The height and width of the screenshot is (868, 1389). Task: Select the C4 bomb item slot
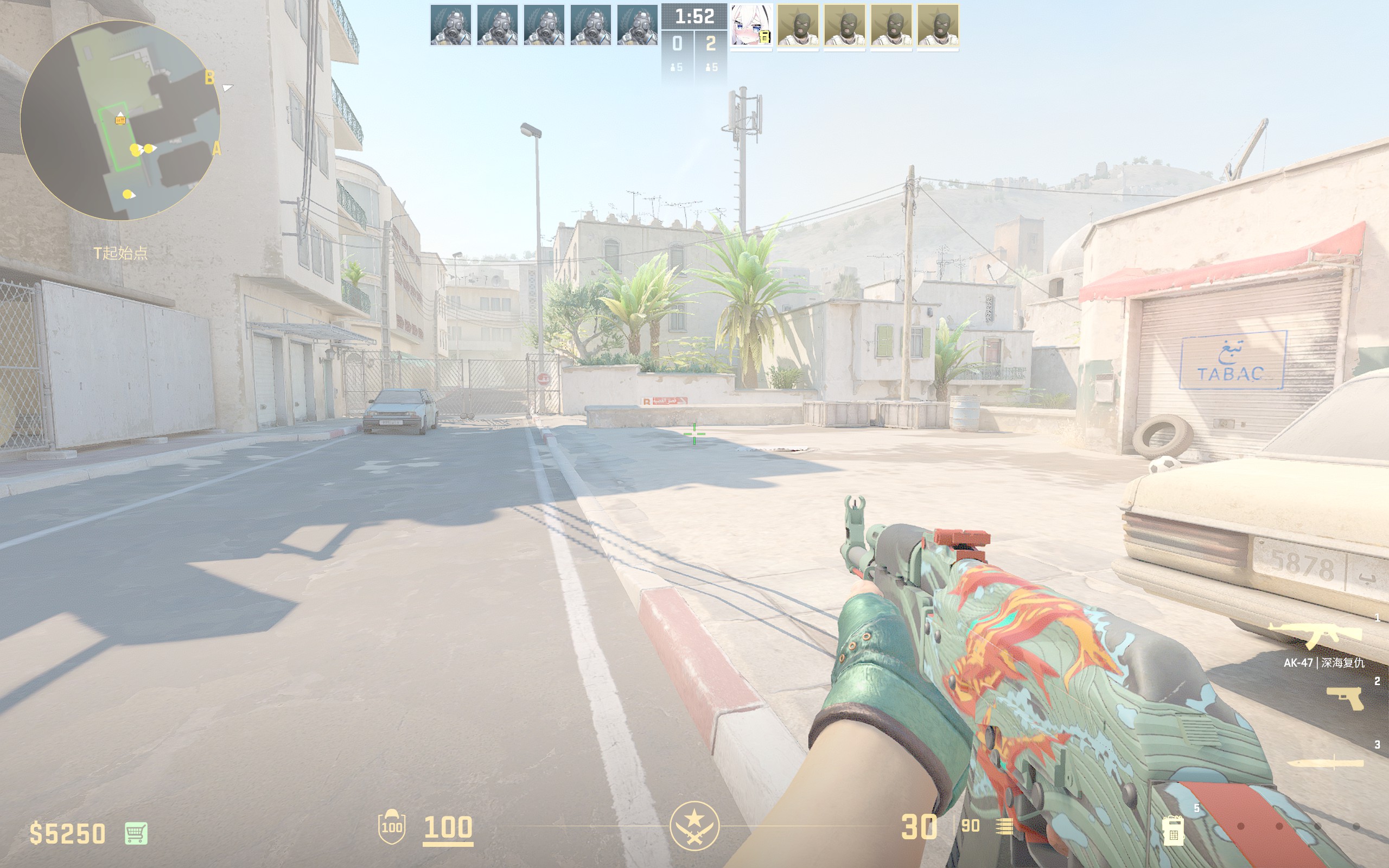pos(1173,830)
